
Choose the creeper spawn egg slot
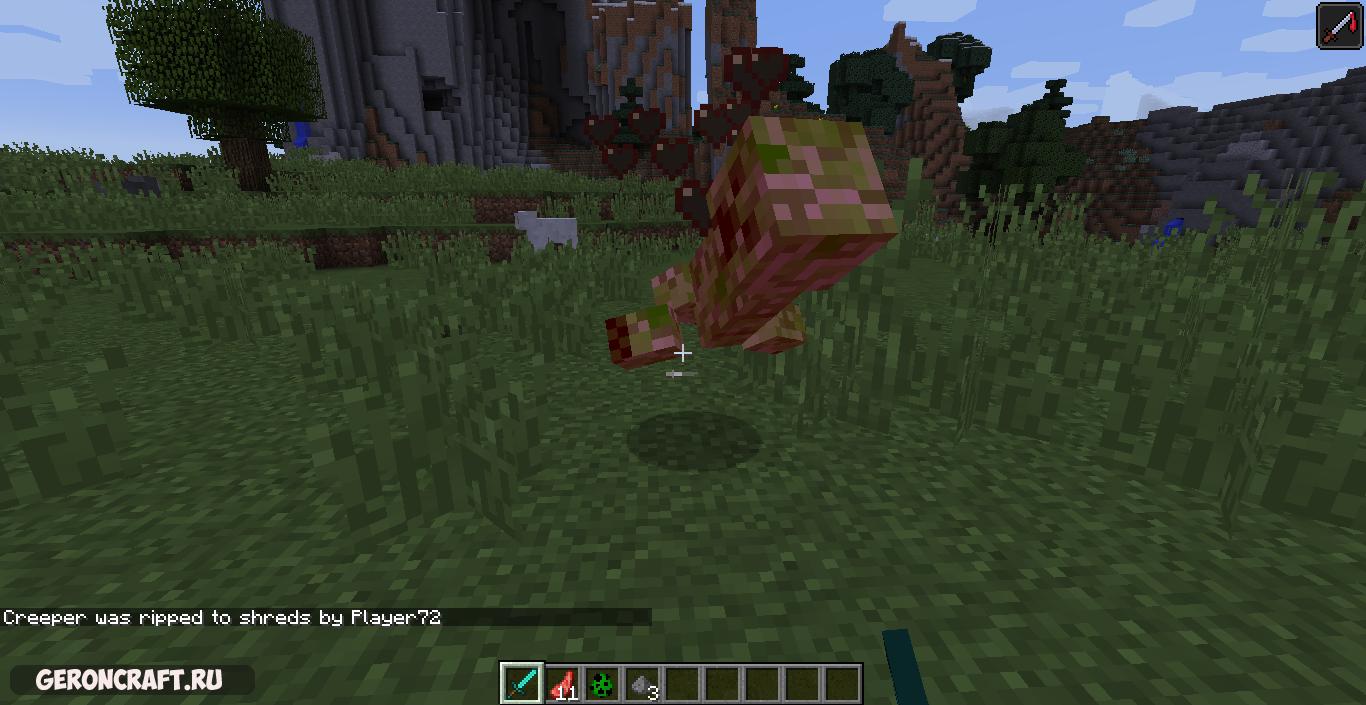602,684
